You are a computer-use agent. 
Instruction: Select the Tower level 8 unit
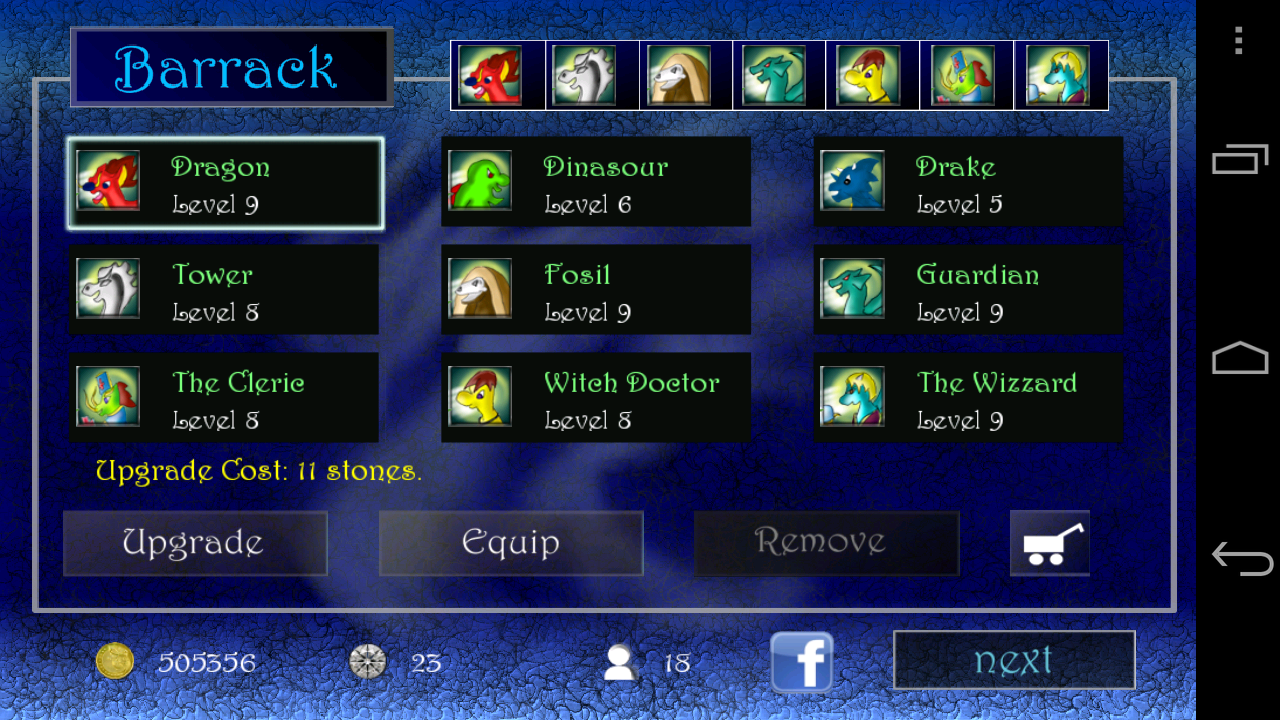click(224, 290)
